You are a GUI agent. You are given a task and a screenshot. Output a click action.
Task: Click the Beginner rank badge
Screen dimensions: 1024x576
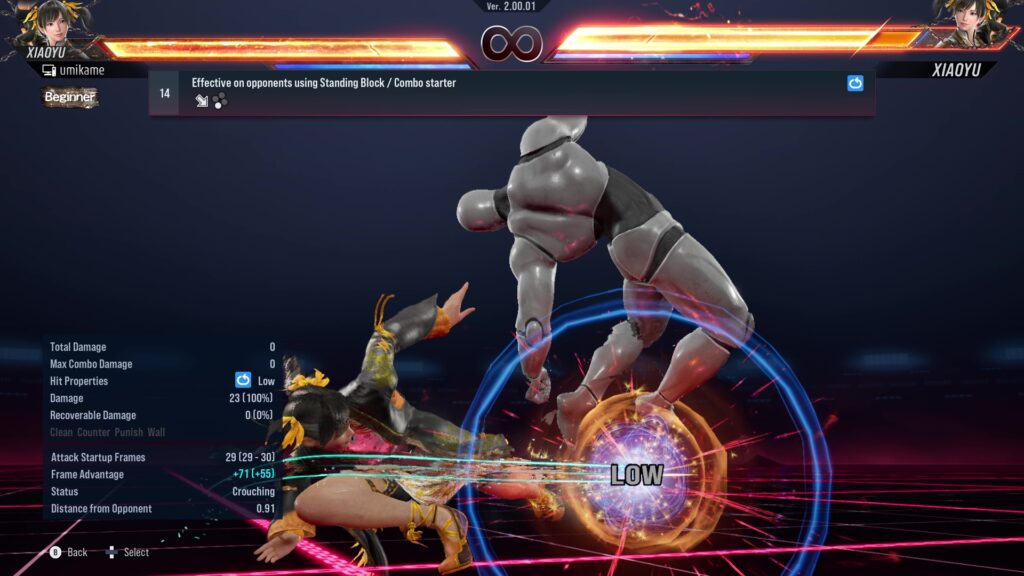[70, 97]
